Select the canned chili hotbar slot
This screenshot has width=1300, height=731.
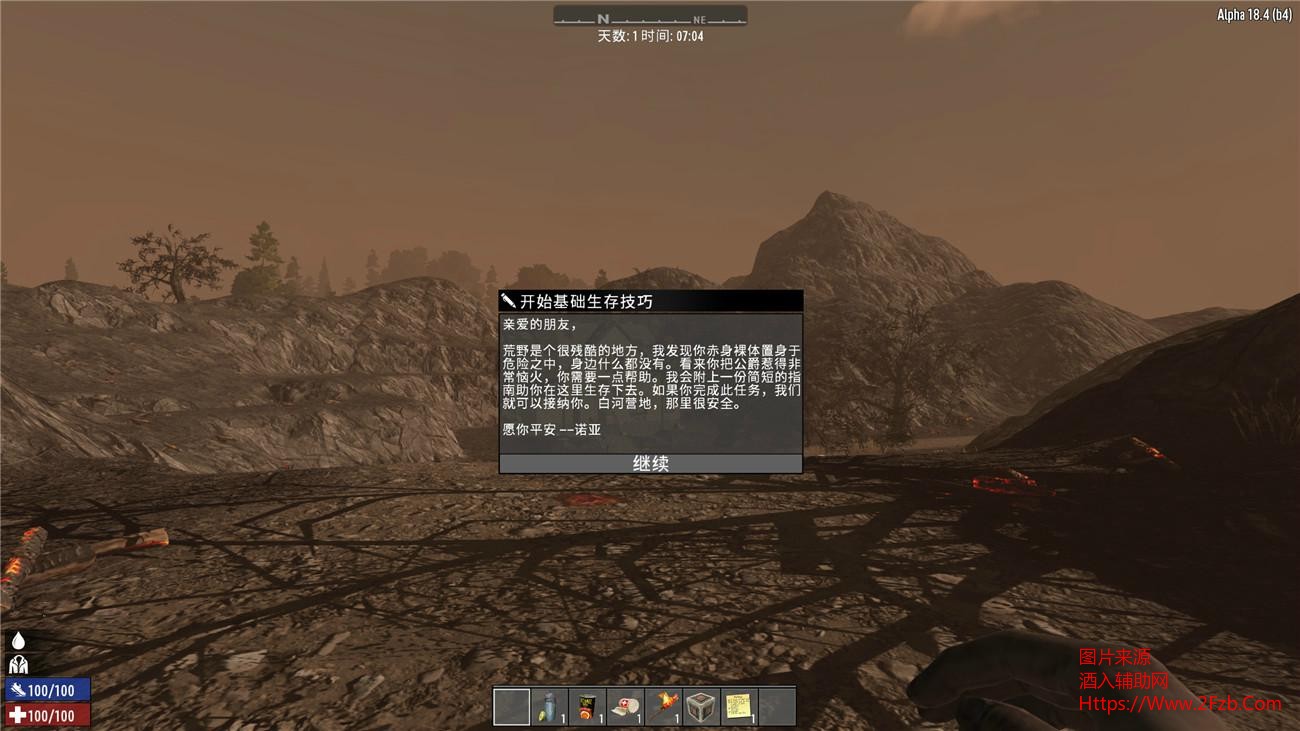click(x=588, y=707)
